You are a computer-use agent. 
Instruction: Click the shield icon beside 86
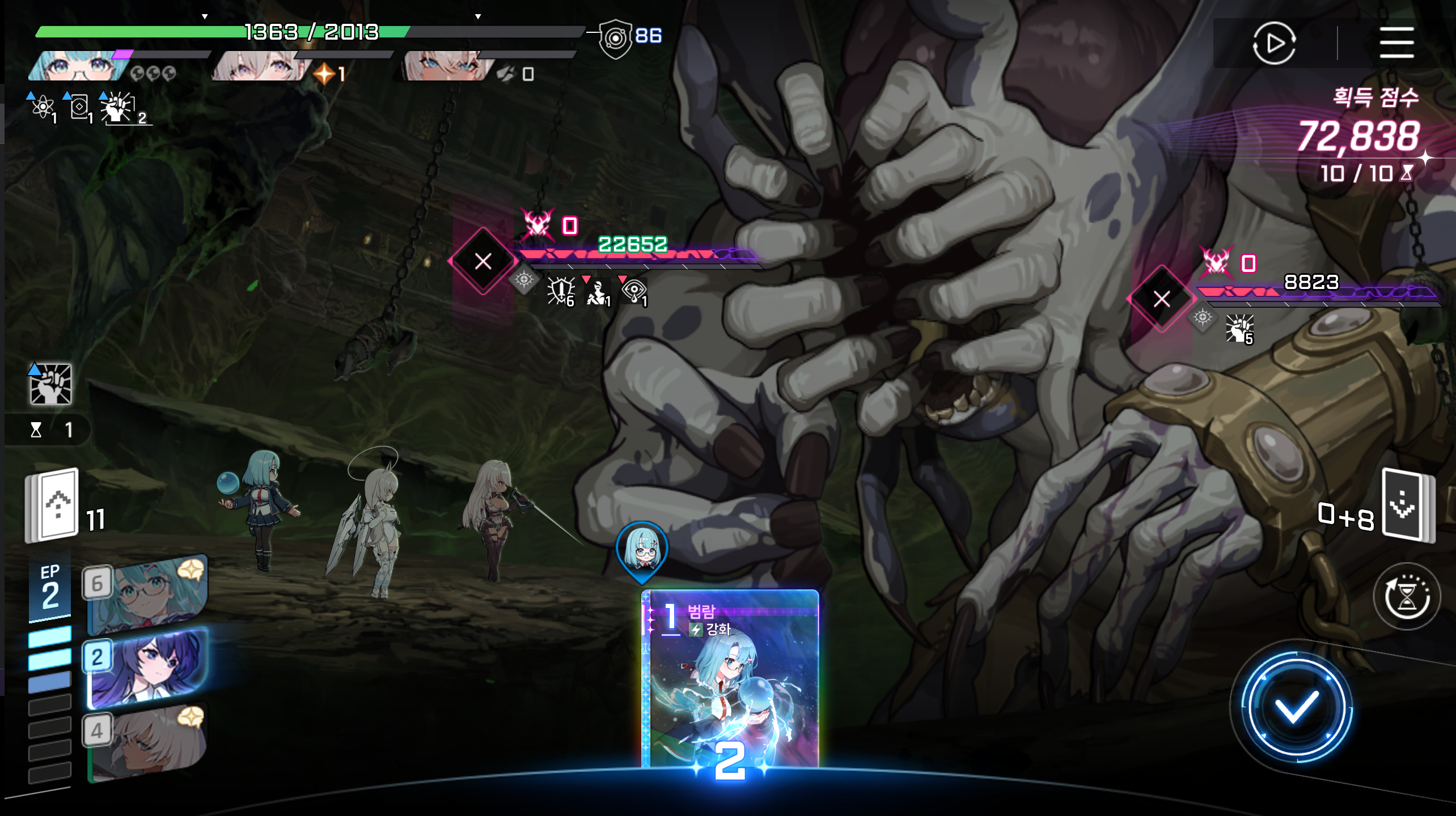coord(615,39)
